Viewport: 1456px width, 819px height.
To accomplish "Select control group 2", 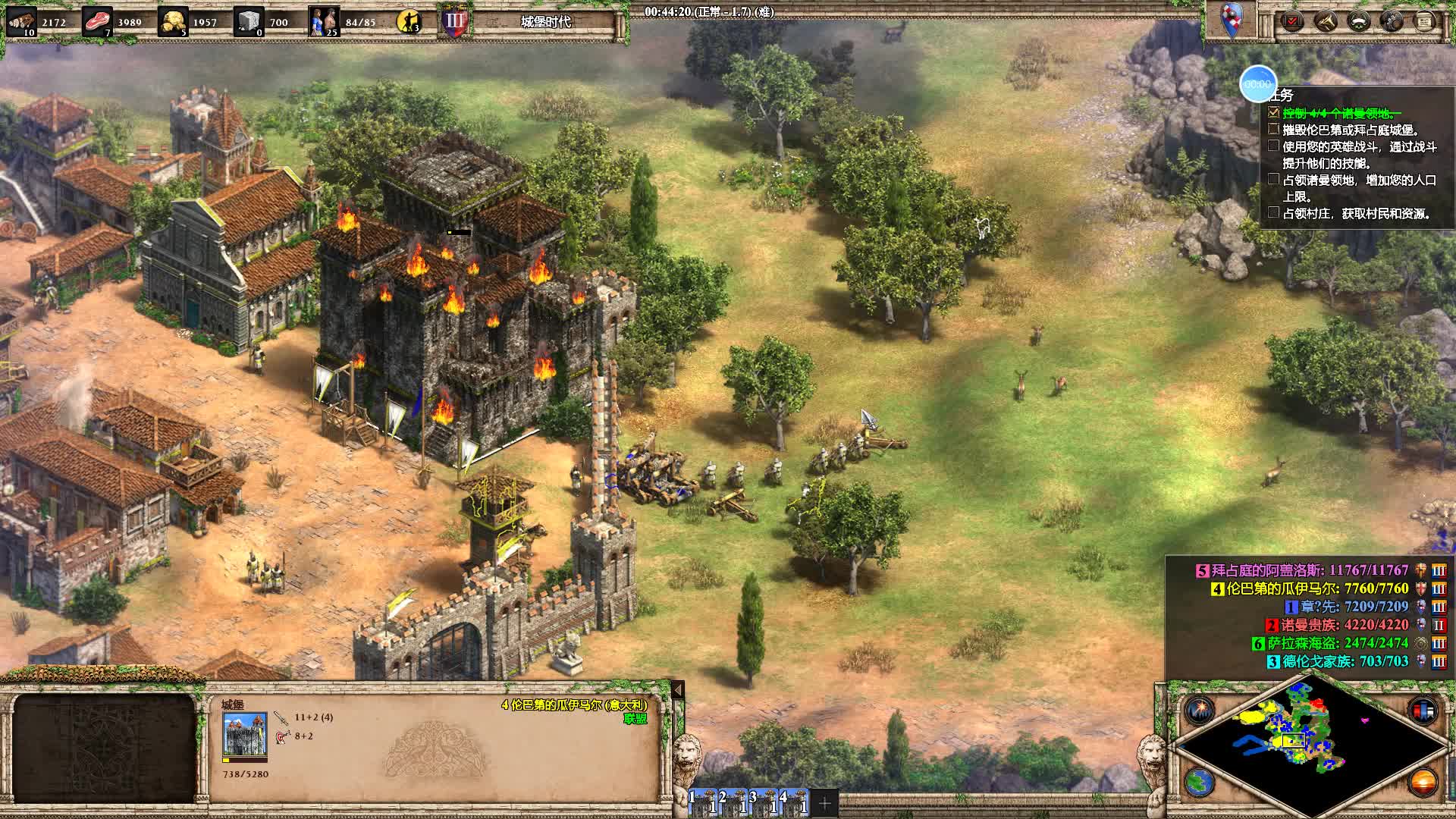I will 733,802.
